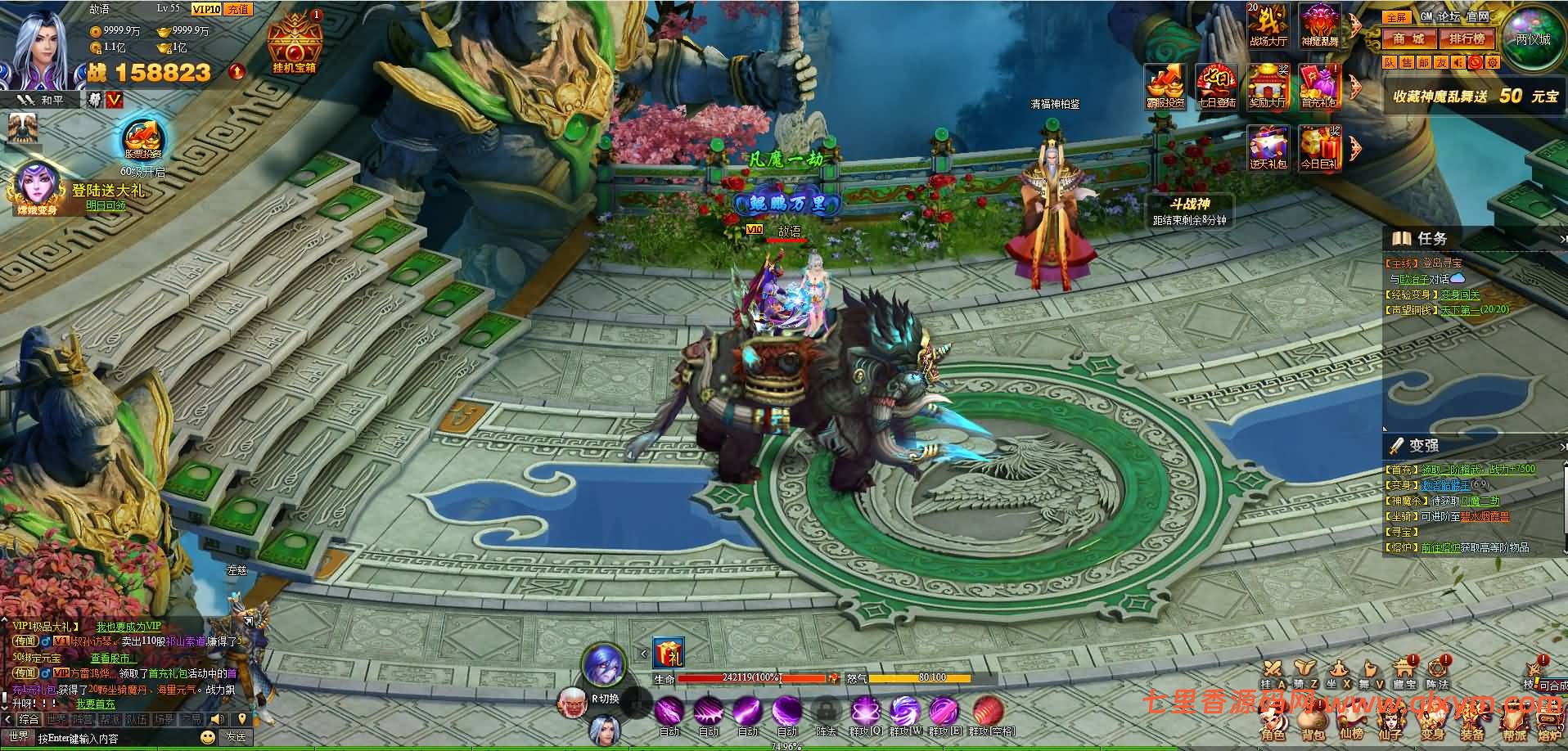The height and width of the screenshot is (751, 1568).
Task: Click the 发送 send chat button
Action: (236, 737)
